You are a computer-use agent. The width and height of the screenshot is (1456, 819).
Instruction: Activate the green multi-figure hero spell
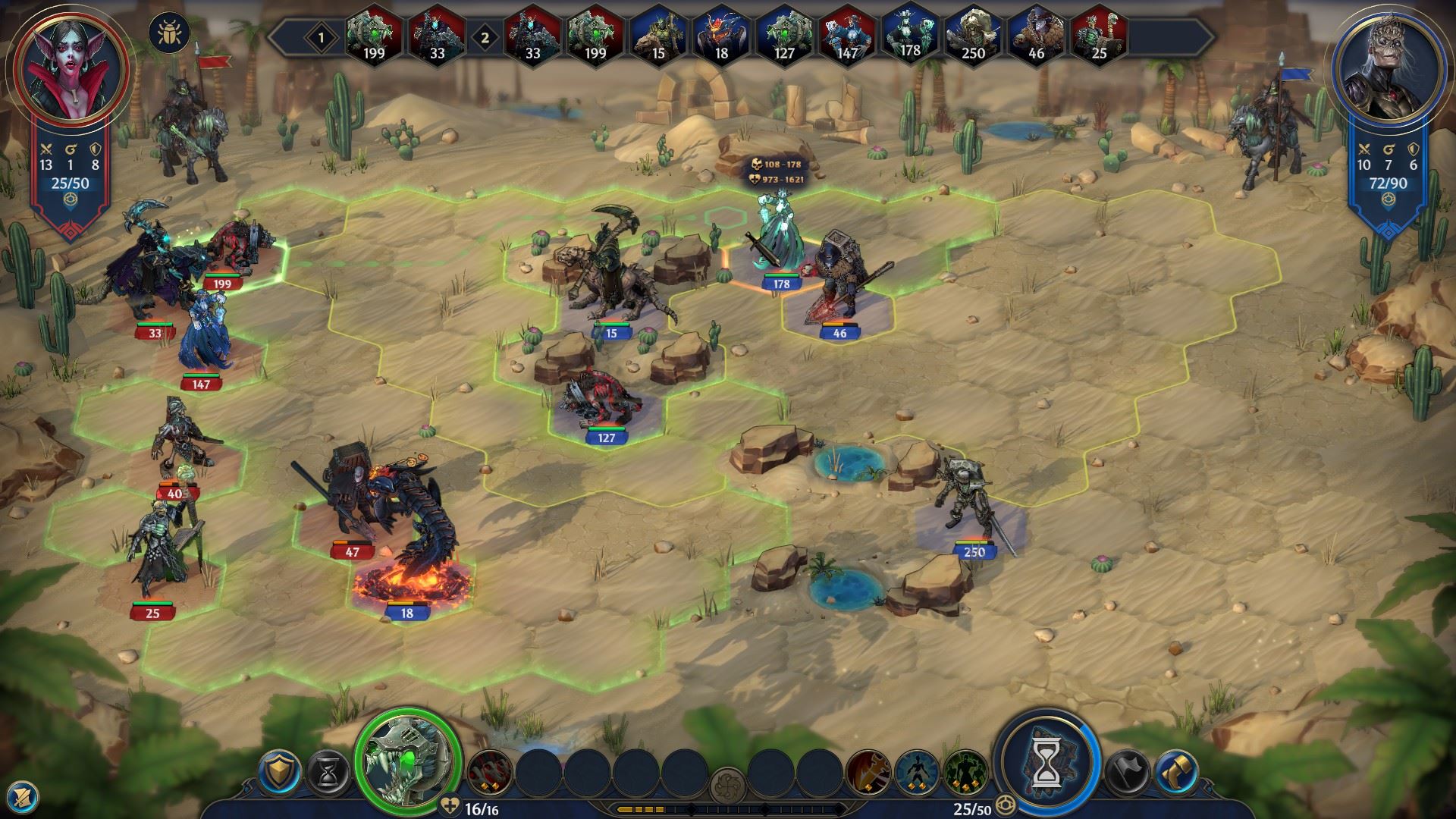(x=965, y=773)
